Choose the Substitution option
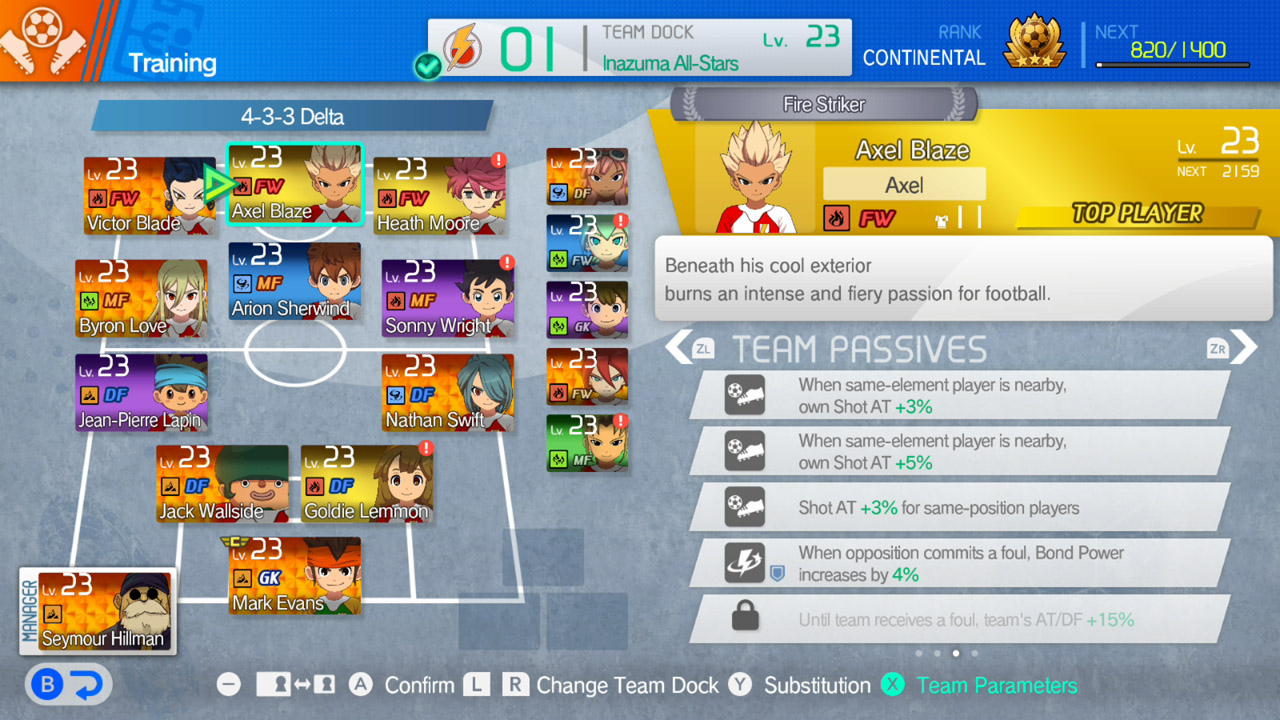This screenshot has width=1280, height=720. click(x=816, y=686)
